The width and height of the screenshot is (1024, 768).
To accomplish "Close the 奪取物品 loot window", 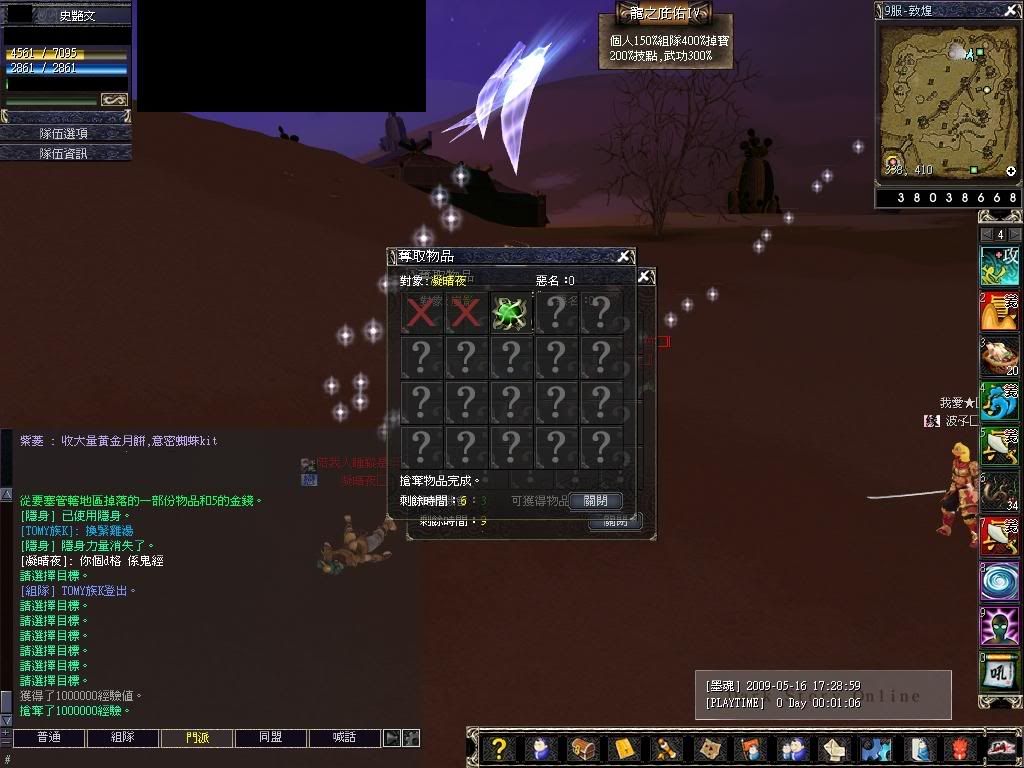I will click(624, 257).
